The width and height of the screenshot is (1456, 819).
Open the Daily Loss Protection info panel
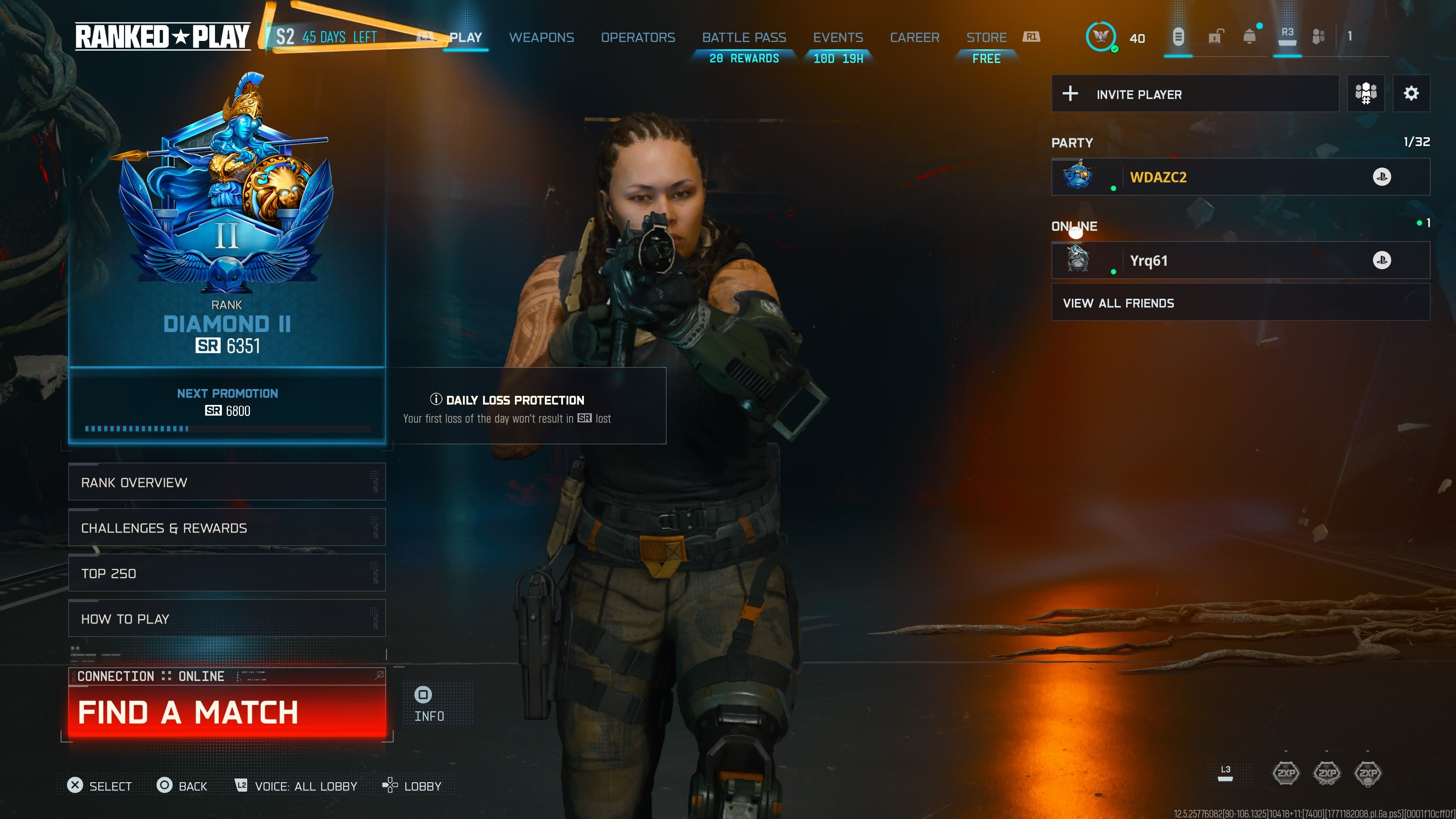coord(526,406)
